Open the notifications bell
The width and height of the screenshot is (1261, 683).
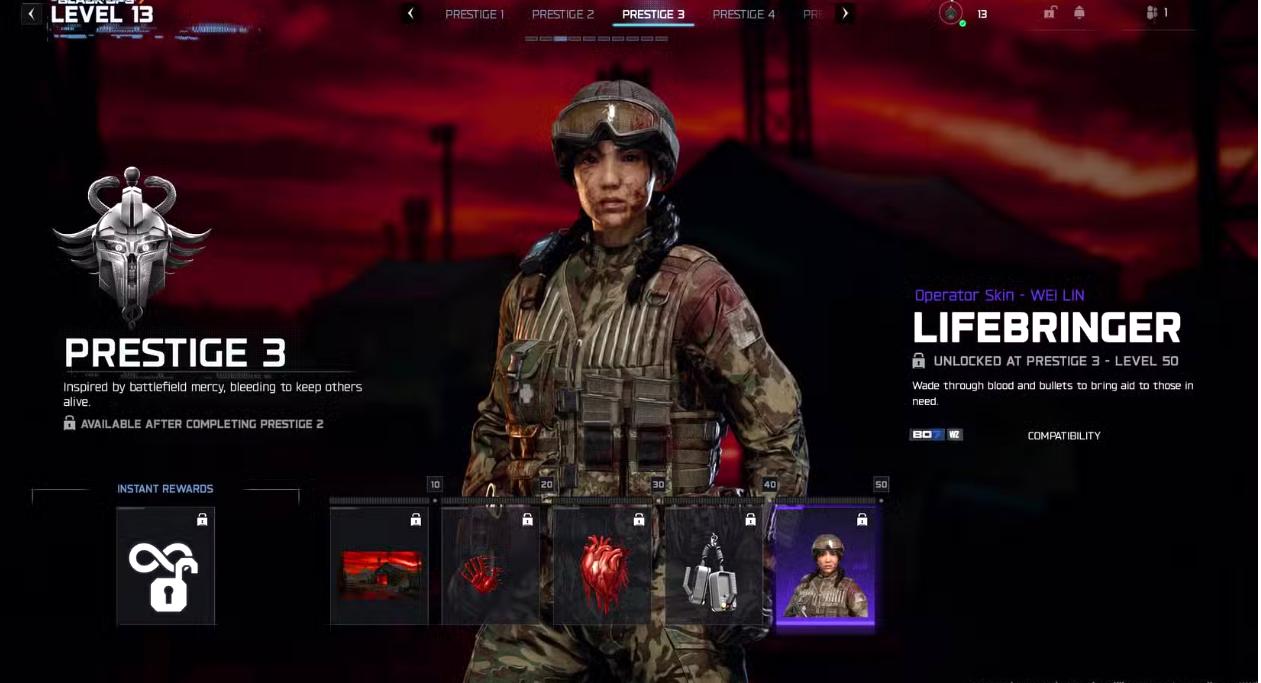(x=1079, y=13)
